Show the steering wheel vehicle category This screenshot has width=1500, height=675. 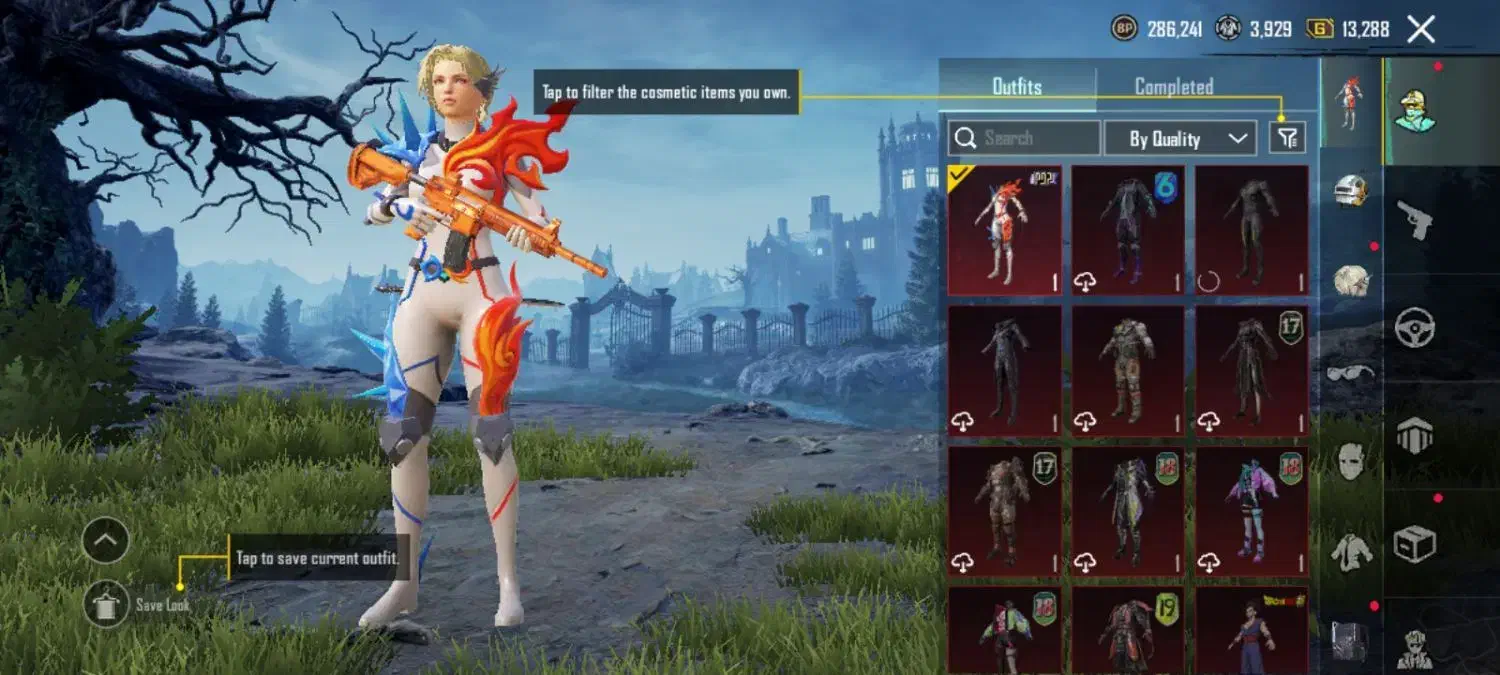point(1415,327)
